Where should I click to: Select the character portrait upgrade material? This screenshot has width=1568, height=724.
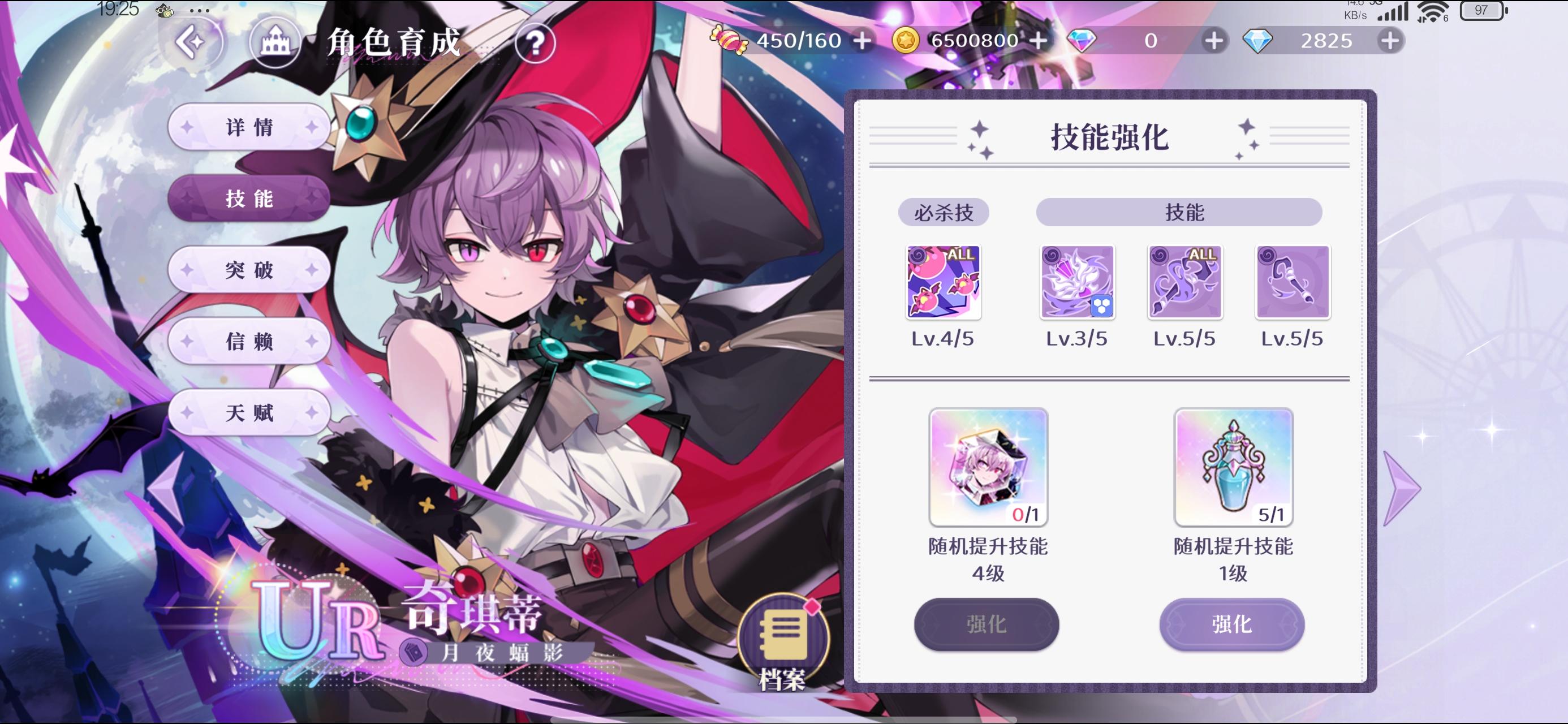coord(988,467)
